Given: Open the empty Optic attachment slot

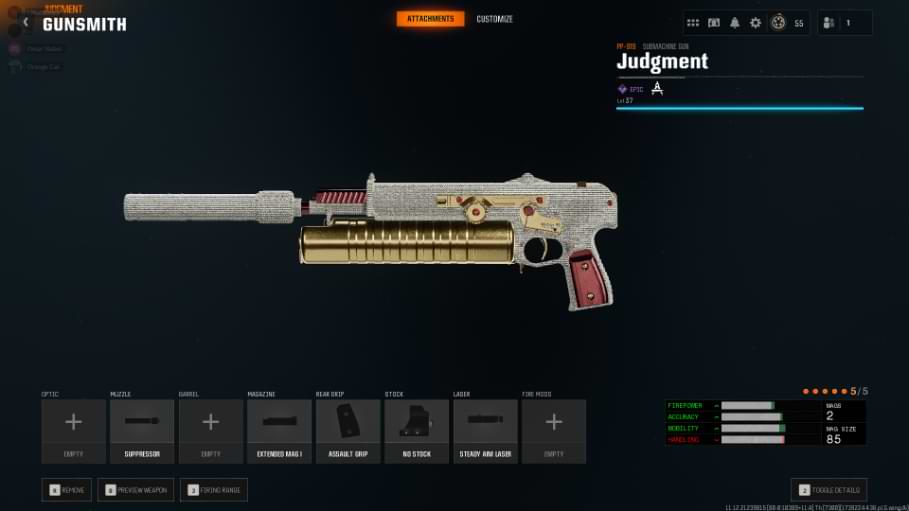Looking at the screenshot, I should 73,431.
